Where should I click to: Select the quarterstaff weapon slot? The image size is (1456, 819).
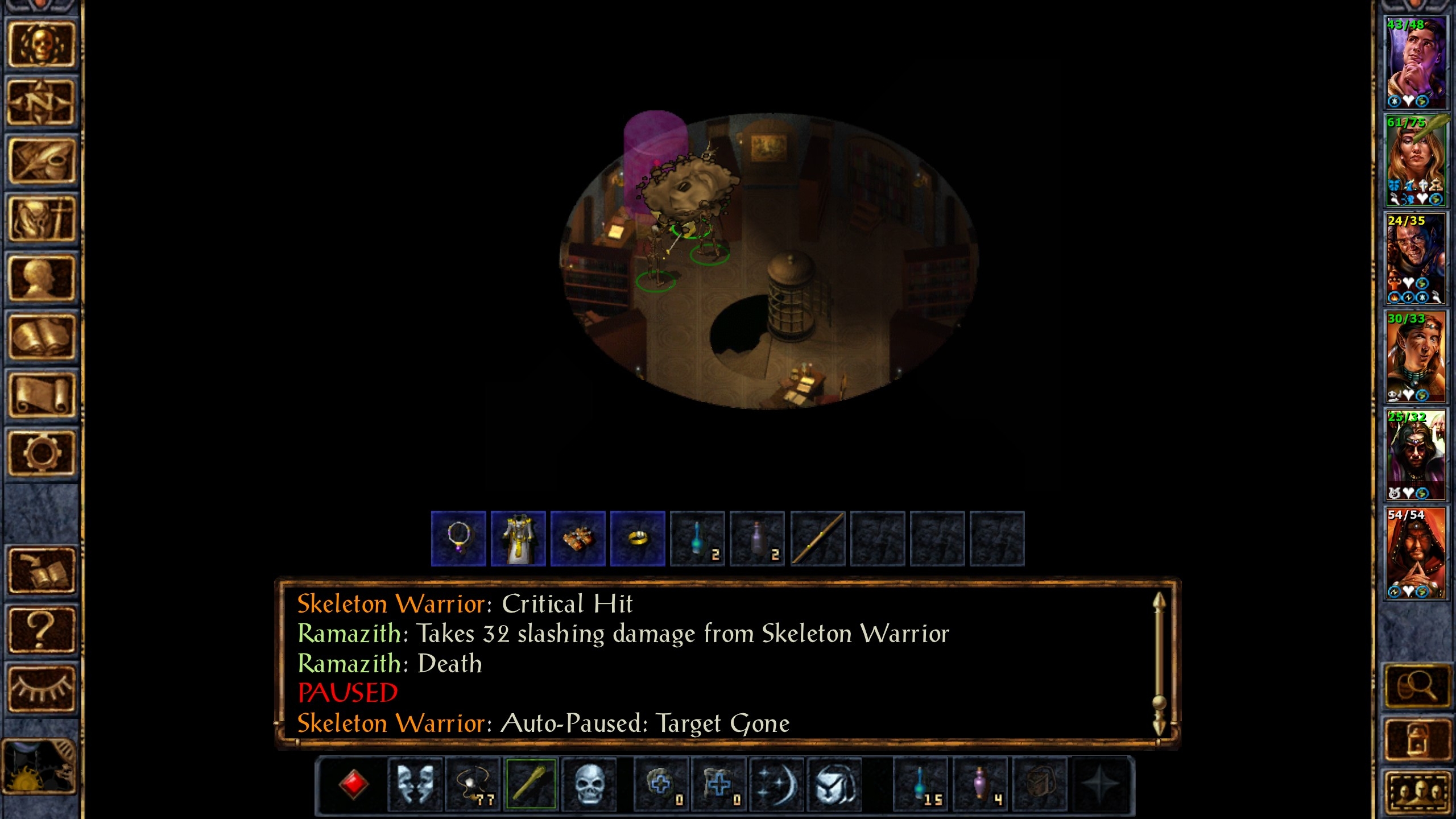pos(531,784)
